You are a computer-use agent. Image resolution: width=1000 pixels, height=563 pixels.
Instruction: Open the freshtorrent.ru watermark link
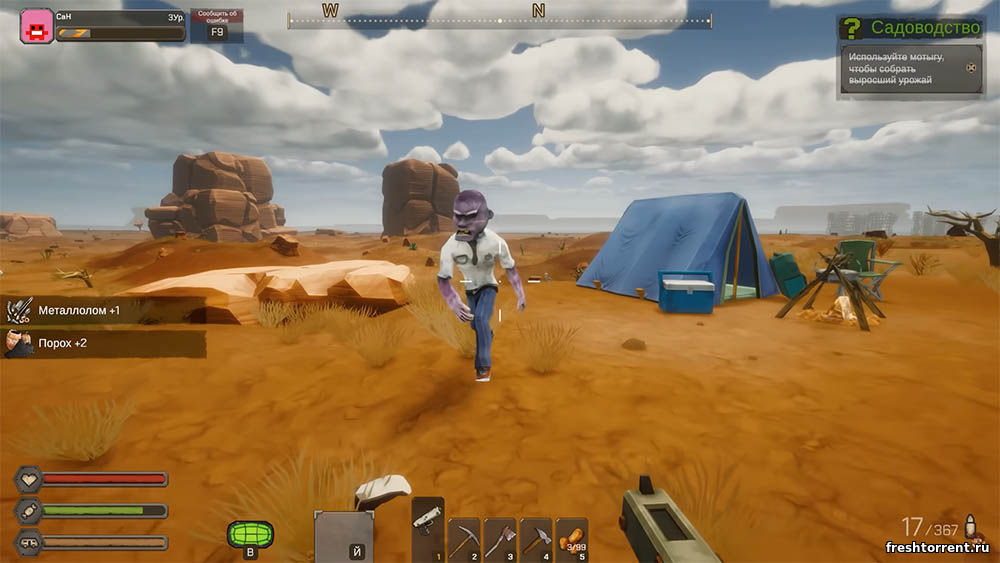pyautogui.click(x=936, y=547)
